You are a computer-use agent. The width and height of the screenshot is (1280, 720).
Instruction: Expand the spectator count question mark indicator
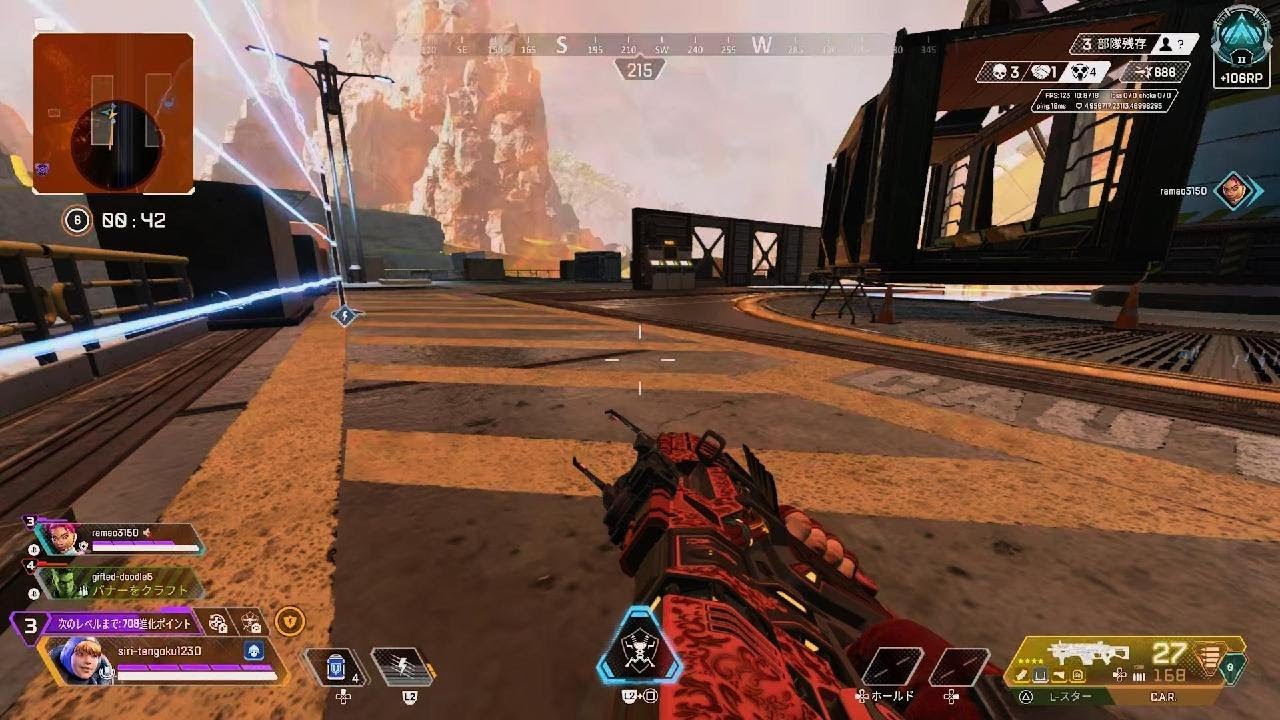[1182, 44]
